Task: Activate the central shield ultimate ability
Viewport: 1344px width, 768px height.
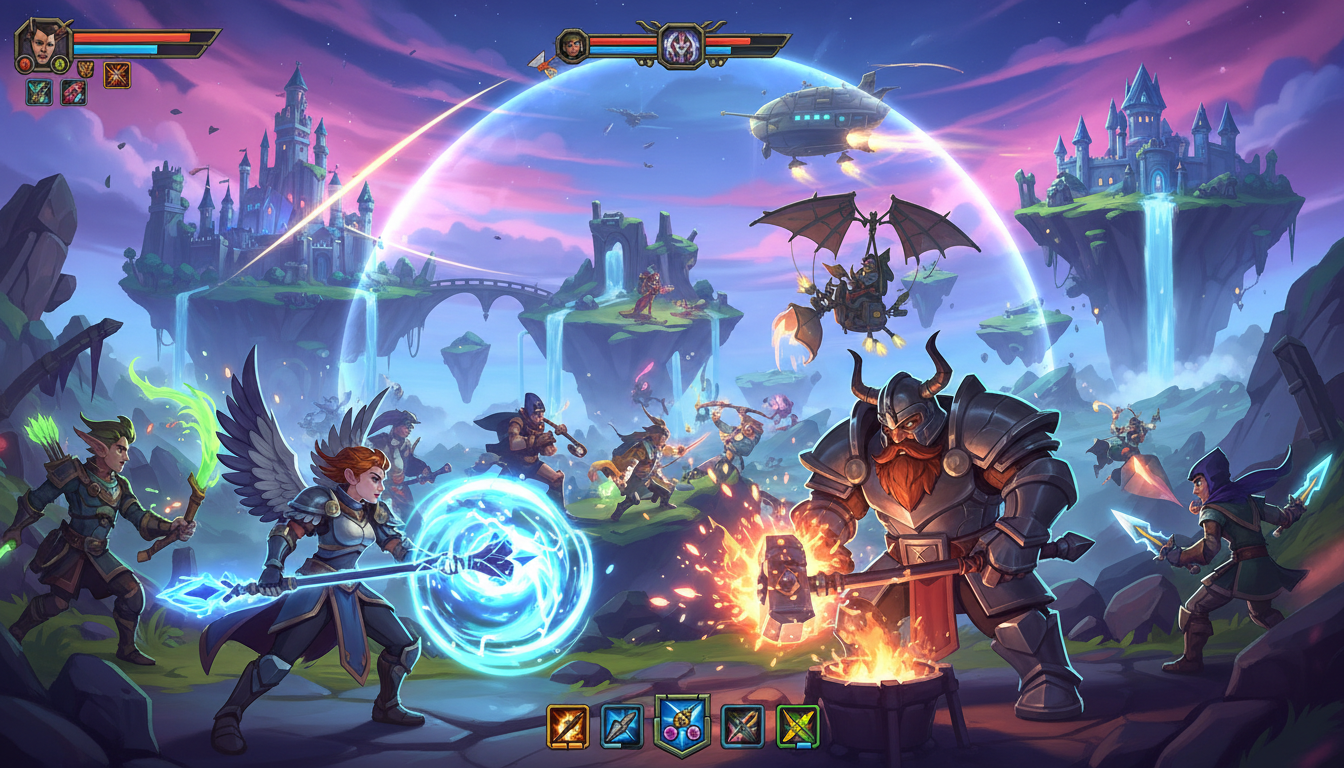Action: coord(683,725)
